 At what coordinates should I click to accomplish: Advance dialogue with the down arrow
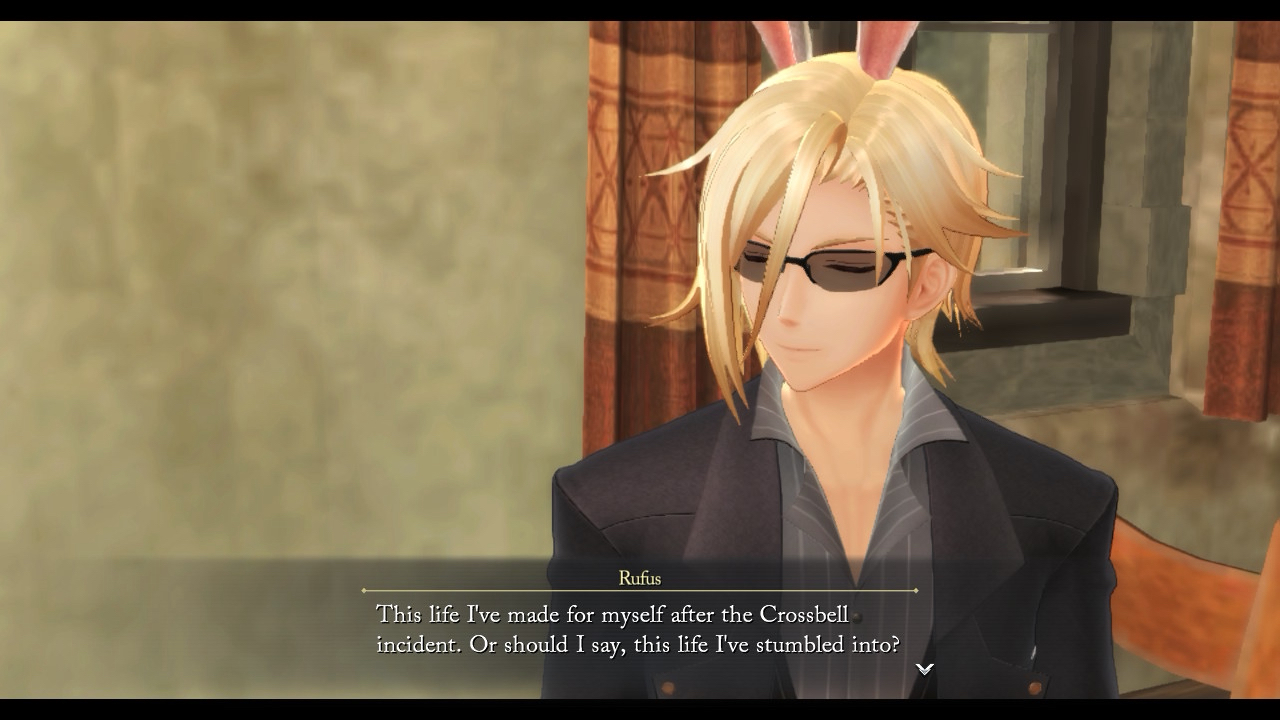[925, 669]
